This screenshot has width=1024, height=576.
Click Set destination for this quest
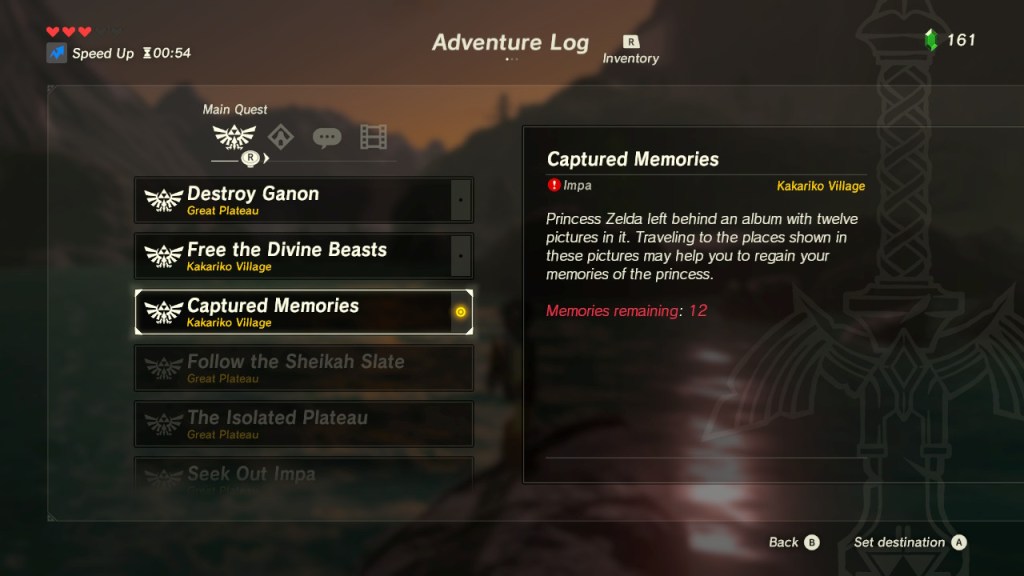pyautogui.click(x=909, y=542)
